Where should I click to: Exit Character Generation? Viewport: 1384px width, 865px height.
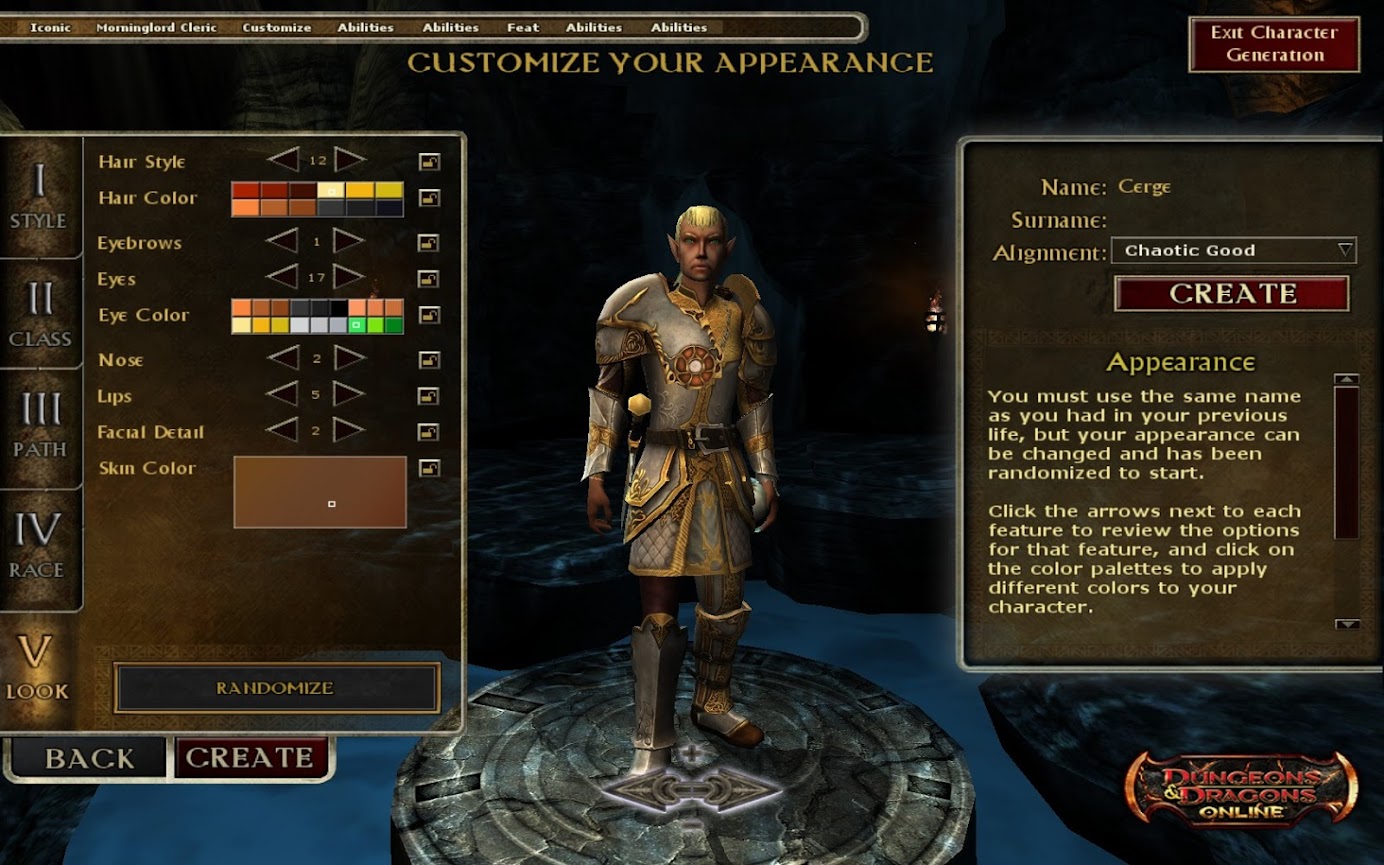point(1273,44)
